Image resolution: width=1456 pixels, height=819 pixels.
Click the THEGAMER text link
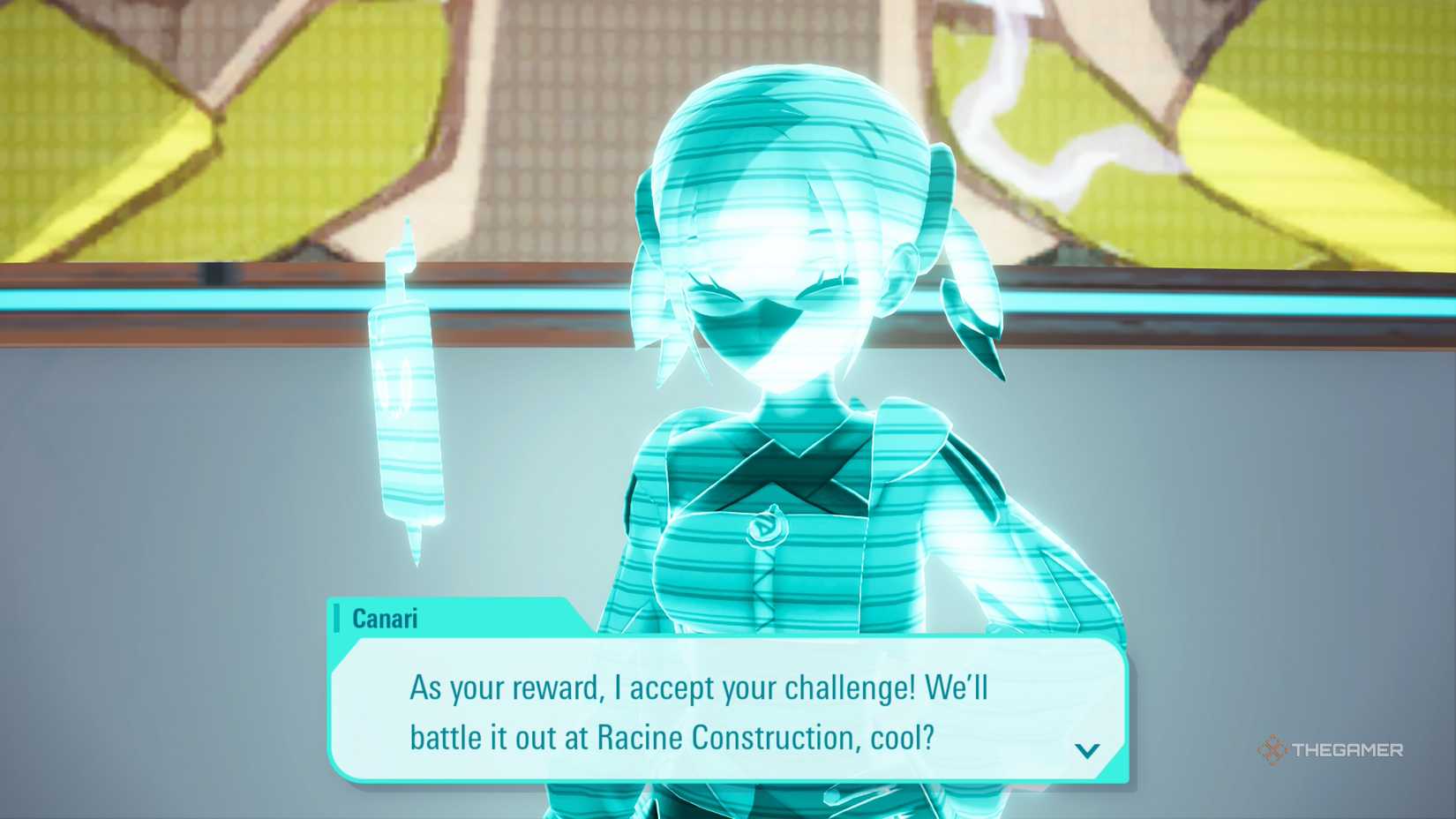(1347, 751)
